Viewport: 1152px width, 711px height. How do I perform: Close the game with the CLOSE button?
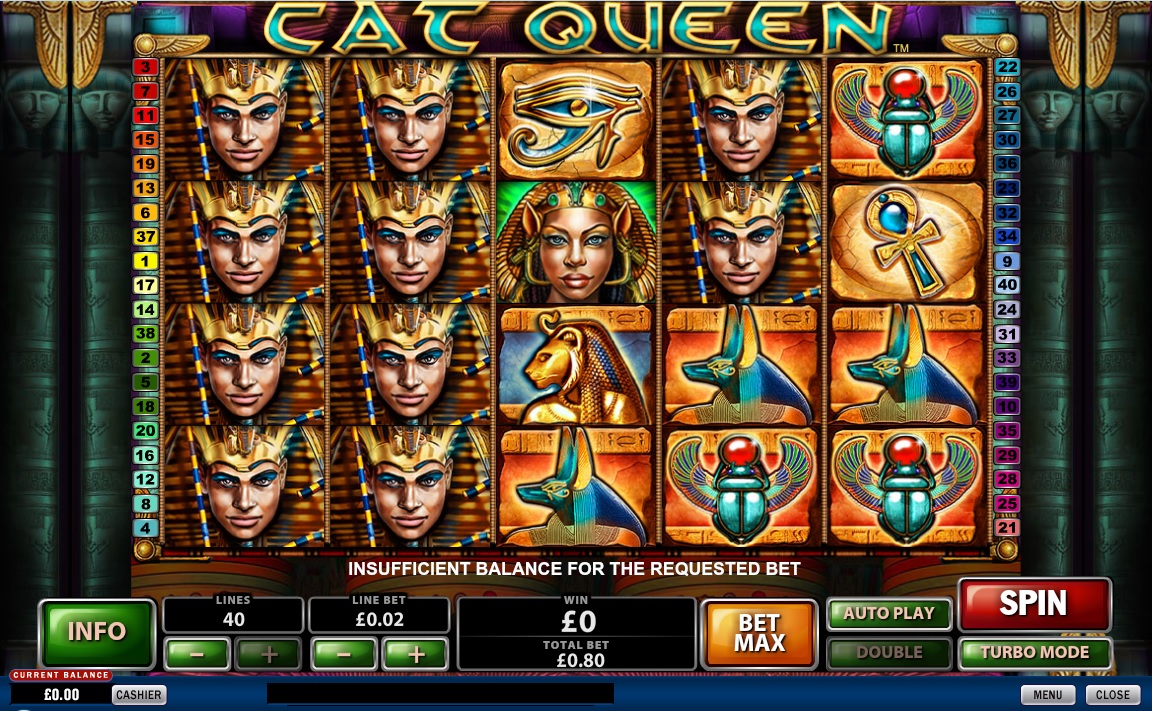click(x=1112, y=695)
